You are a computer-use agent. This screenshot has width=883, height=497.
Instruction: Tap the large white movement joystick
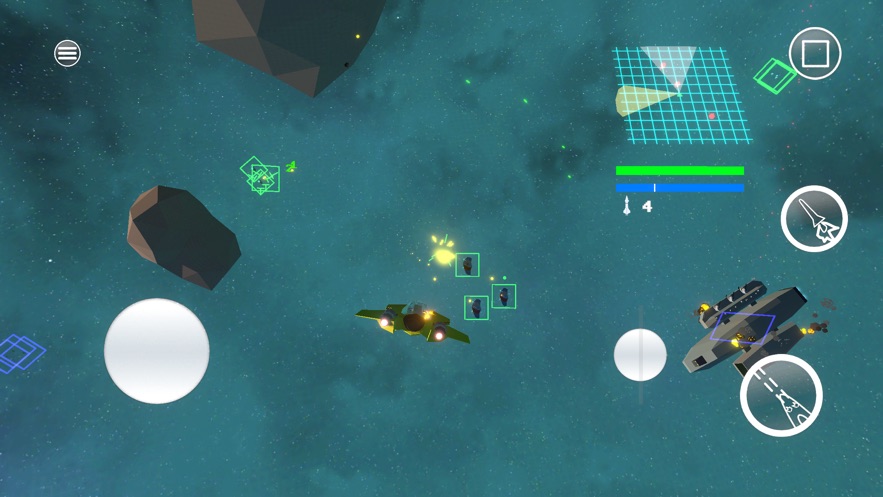click(x=157, y=351)
